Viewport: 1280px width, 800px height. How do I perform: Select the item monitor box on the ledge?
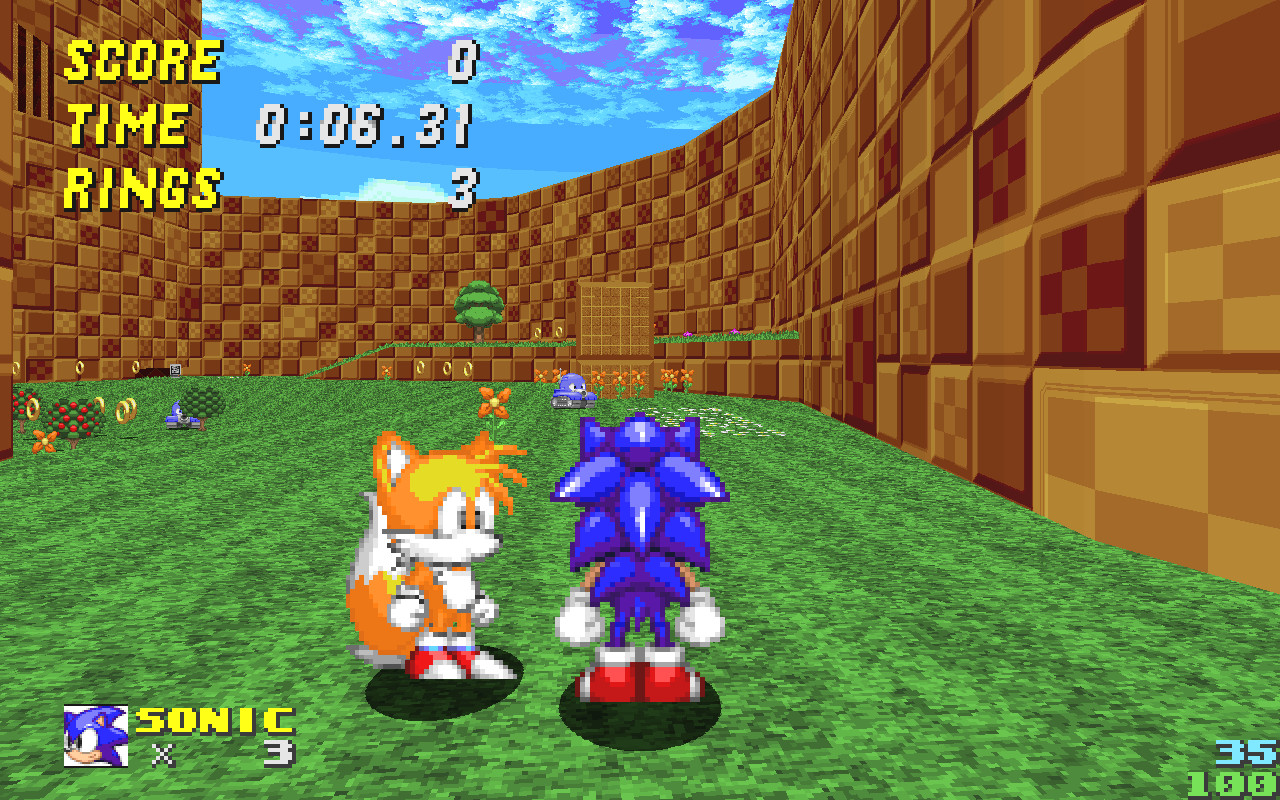click(x=175, y=370)
